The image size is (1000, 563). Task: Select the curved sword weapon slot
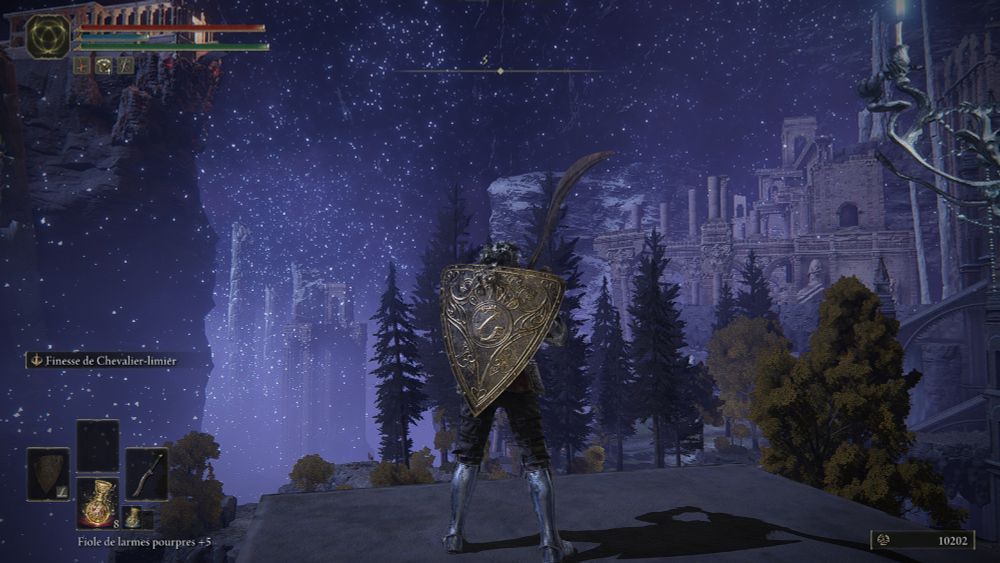click(x=146, y=473)
